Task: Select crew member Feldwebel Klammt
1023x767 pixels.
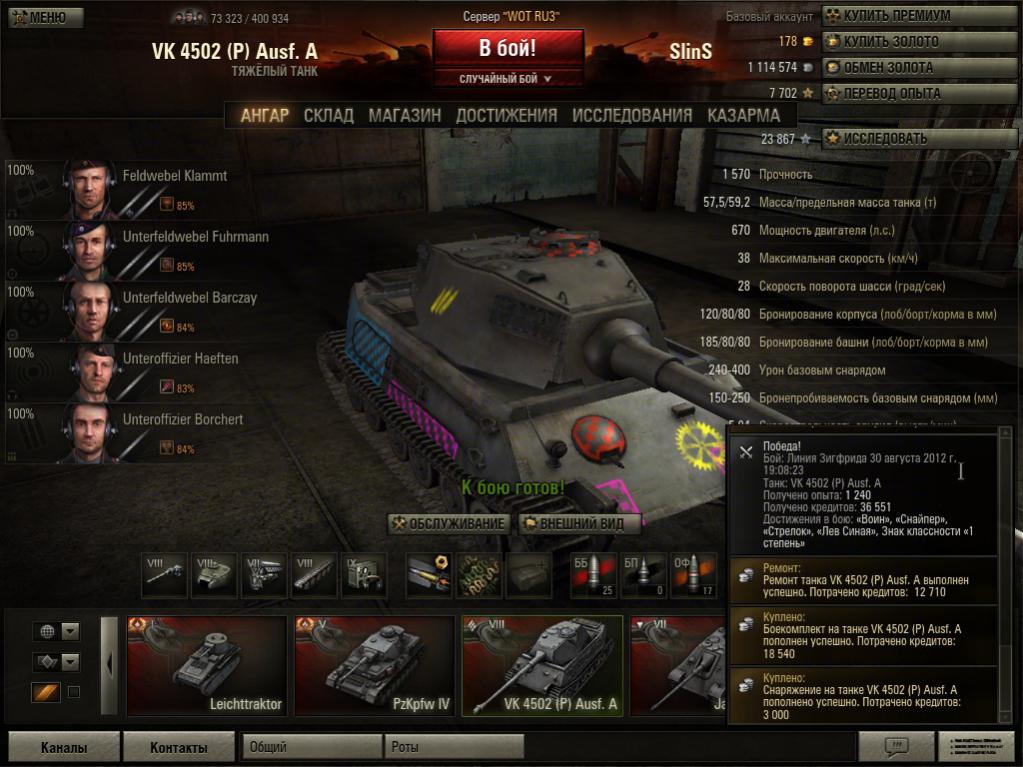Action: click(x=175, y=176)
